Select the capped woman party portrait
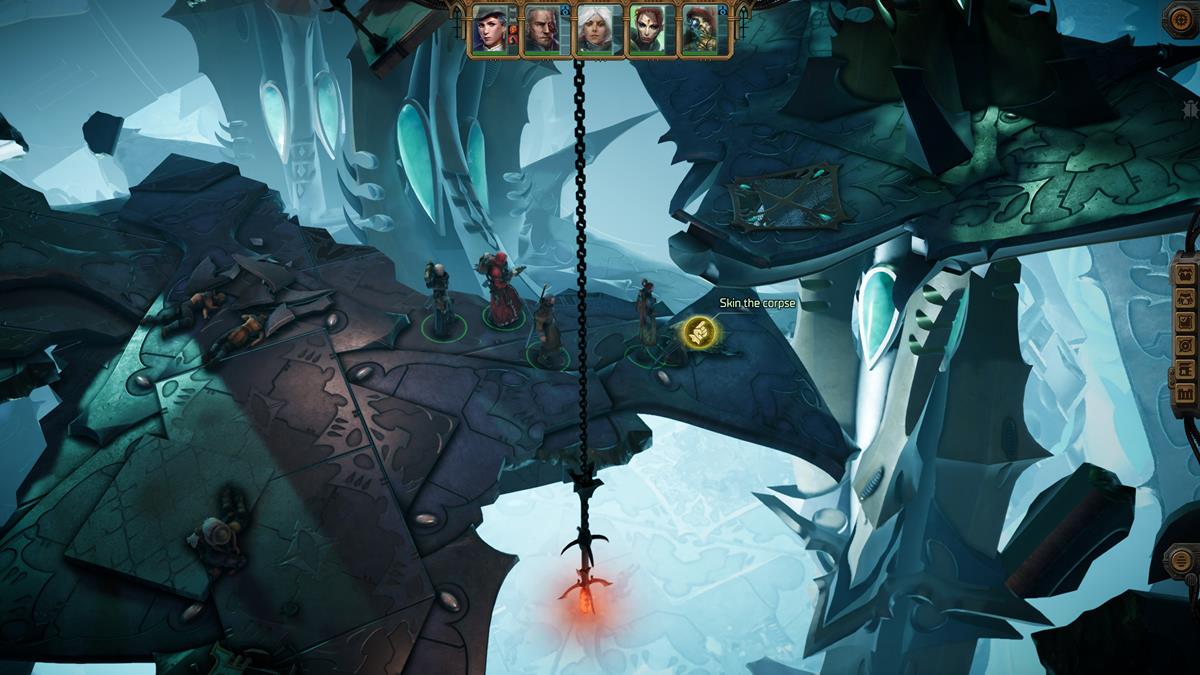This screenshot has height=675, width=1200. coord(491,30)
